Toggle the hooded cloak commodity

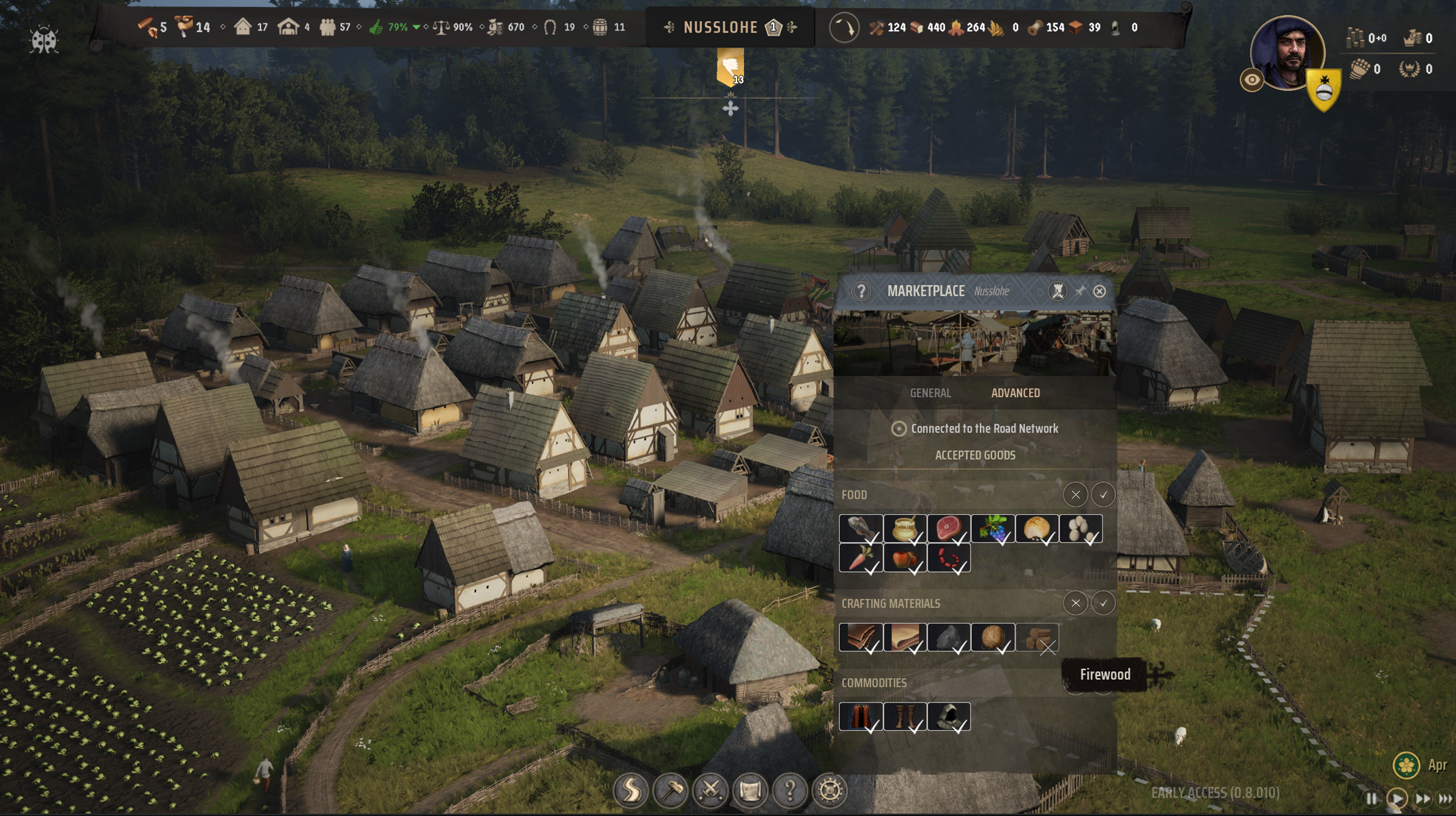pos(948,717)
